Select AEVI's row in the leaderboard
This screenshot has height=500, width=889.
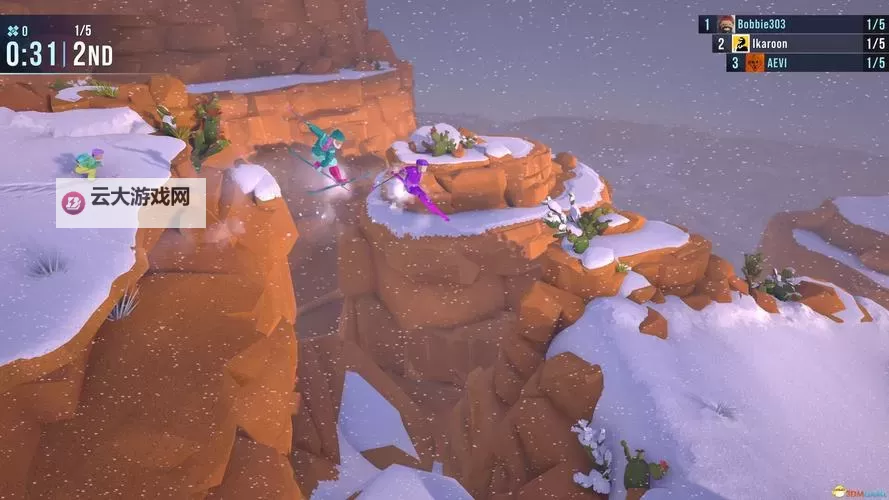coord(807,62)
